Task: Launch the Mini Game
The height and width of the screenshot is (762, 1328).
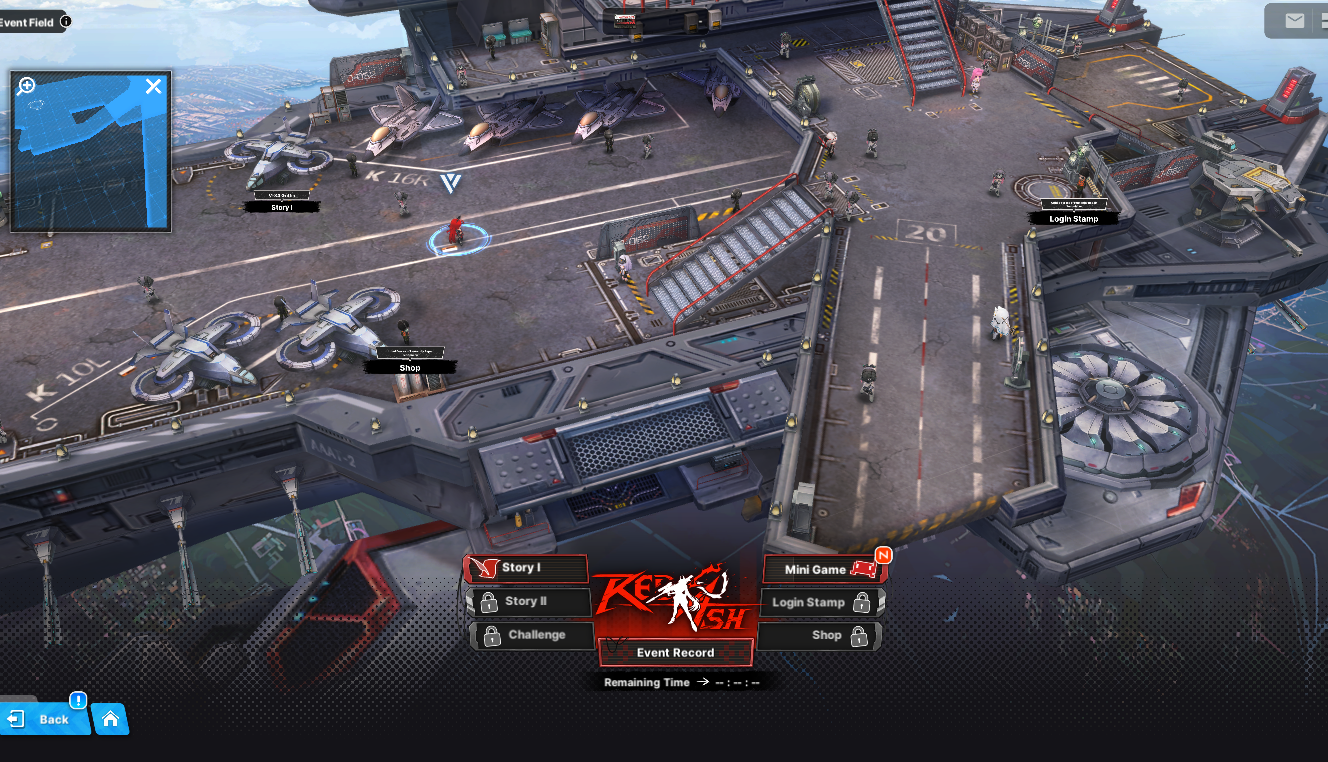Action: tap(821, 570)
